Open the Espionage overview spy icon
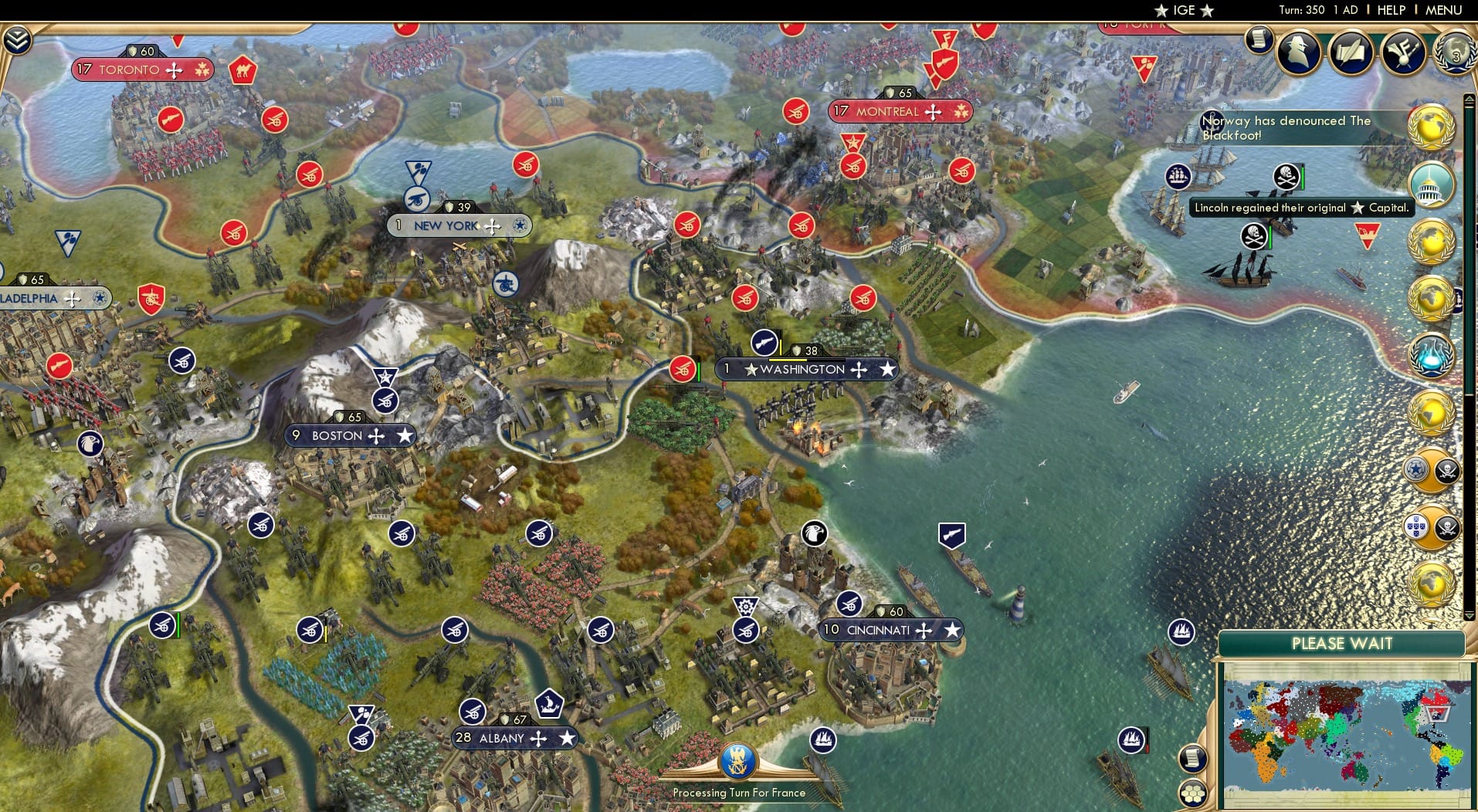The height and width of the screenshot is (812, 1478). (x=1299, y=54)
